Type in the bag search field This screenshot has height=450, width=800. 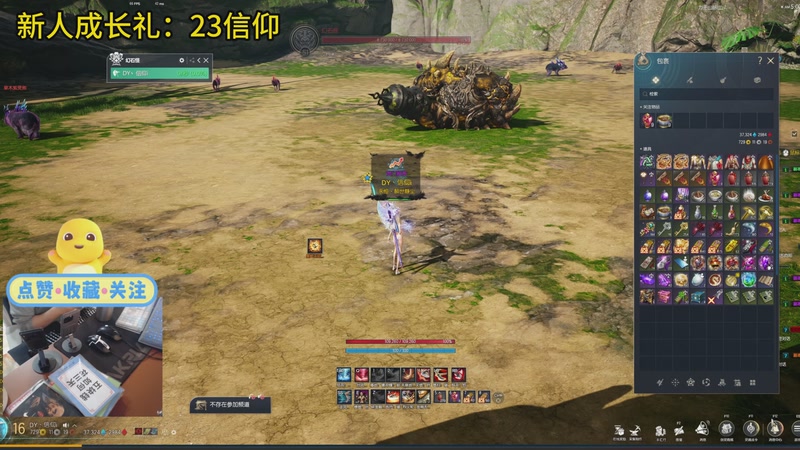coord(707,95)
